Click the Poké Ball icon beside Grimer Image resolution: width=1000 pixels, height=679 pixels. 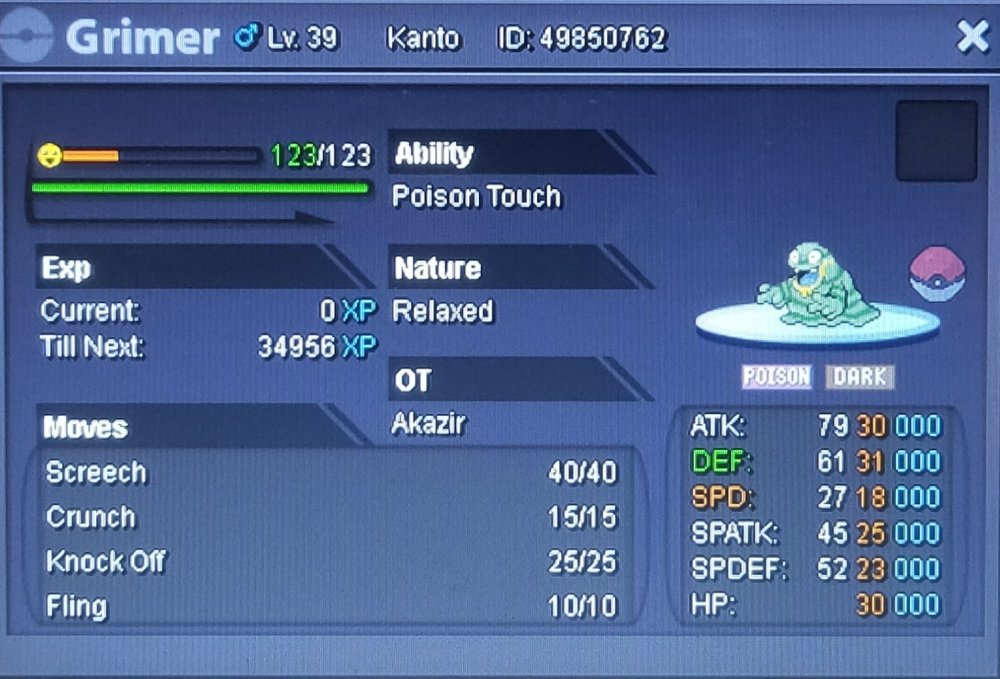point(937,275)
